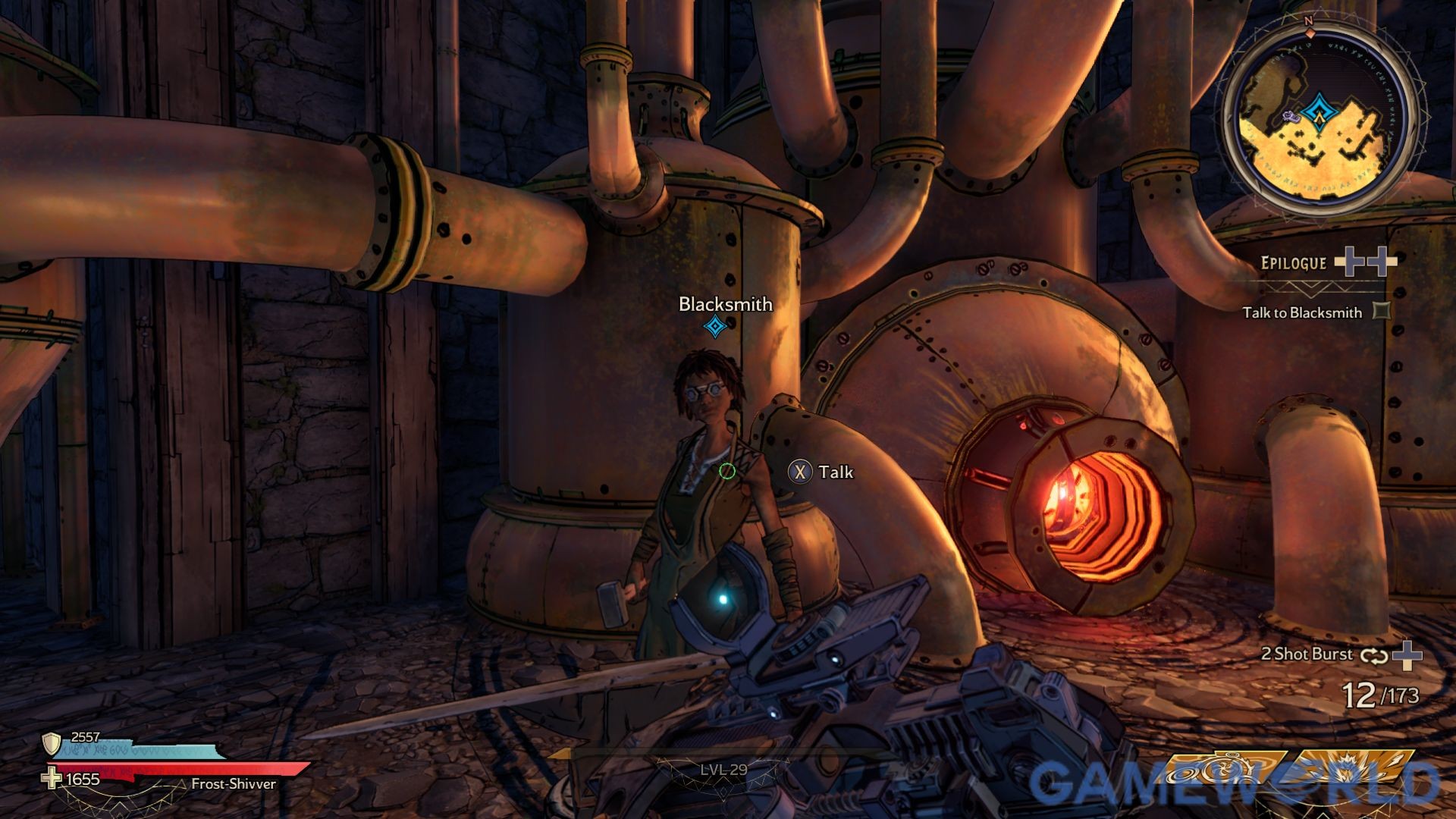Tick the Talk to Blacksmith objective checkbox
The image size is (1456, 819).
pos(1382,311)
